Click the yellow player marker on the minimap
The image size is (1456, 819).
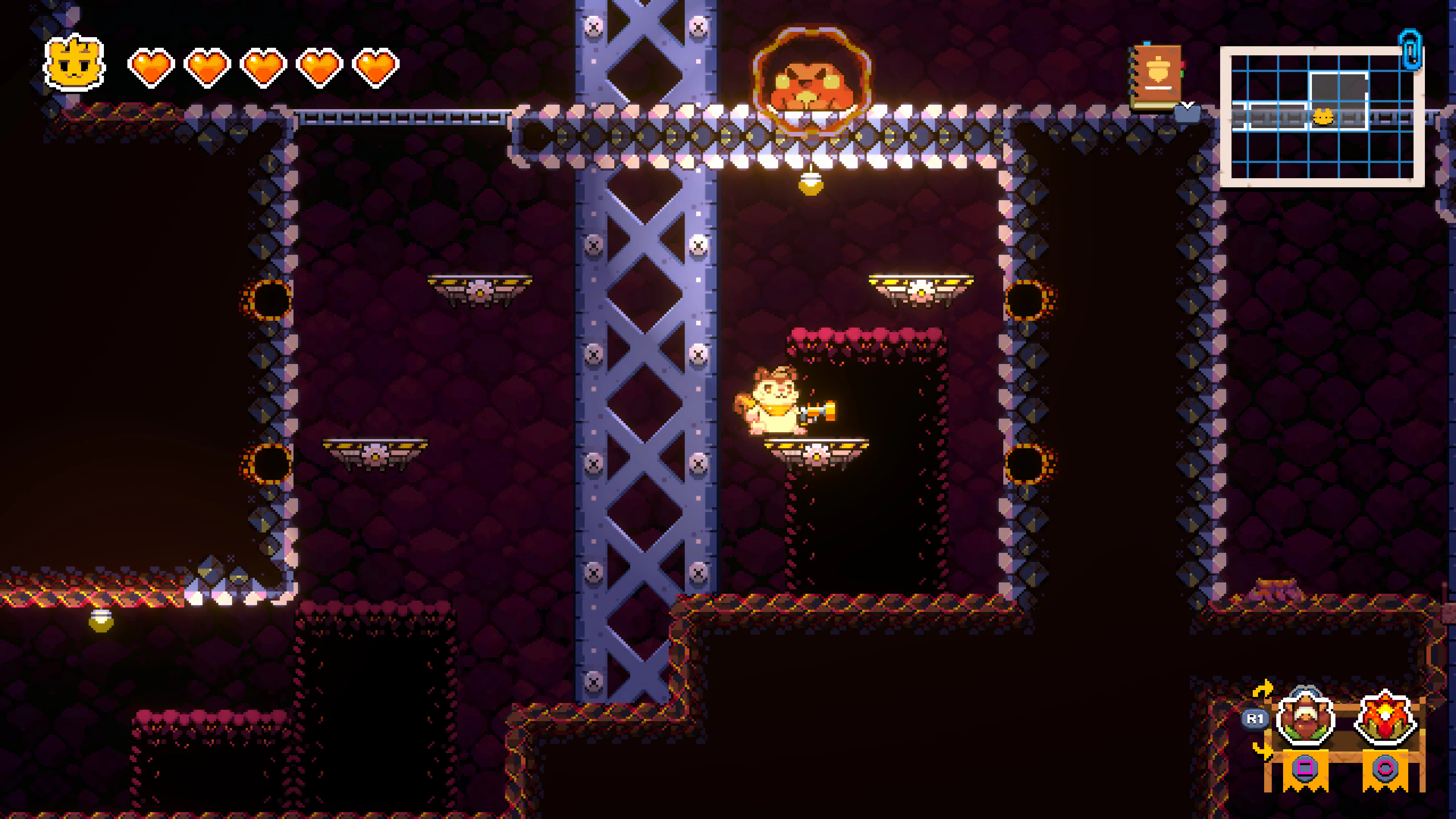click(1323, 117)
